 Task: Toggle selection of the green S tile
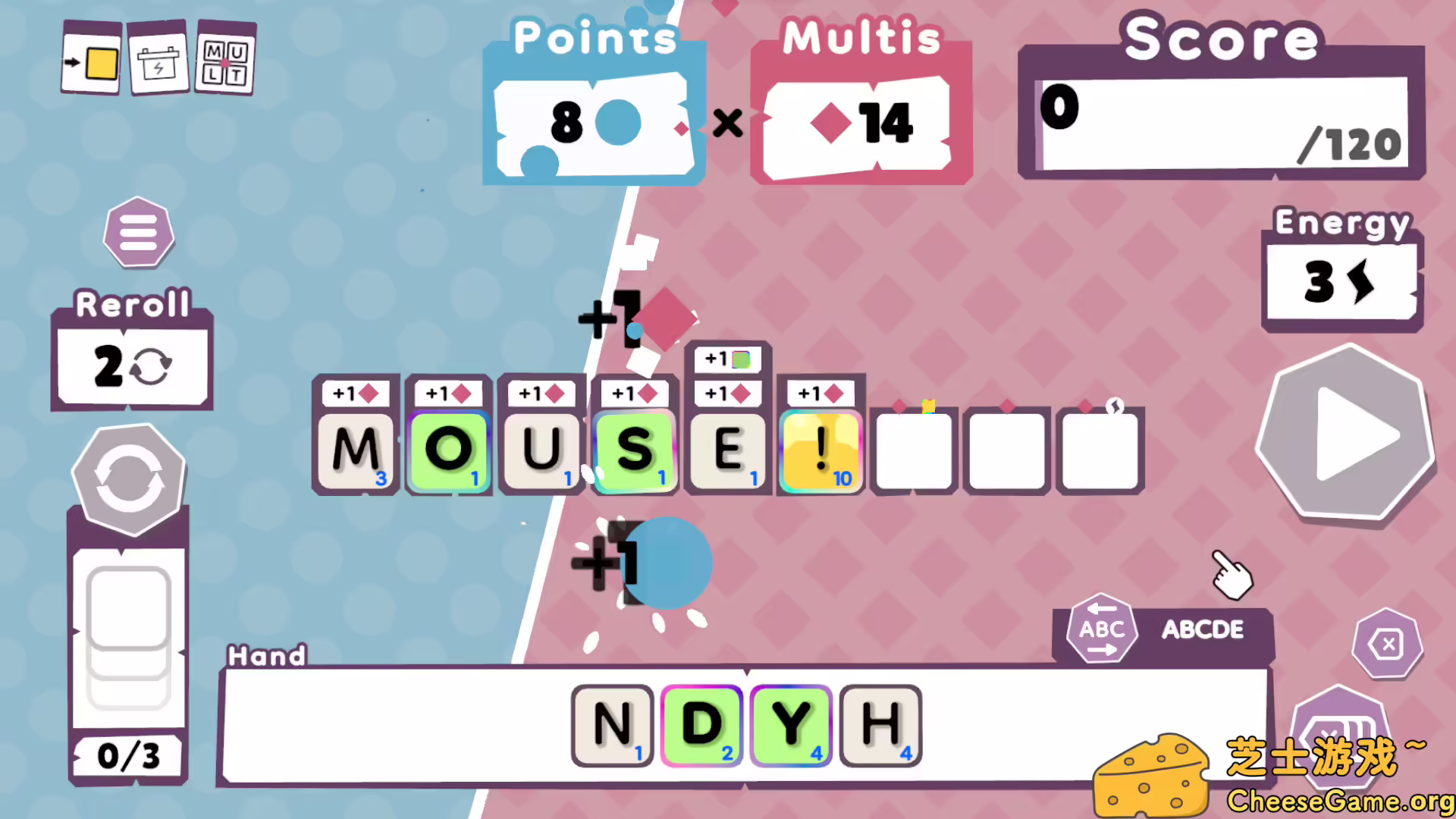point(635,451)
